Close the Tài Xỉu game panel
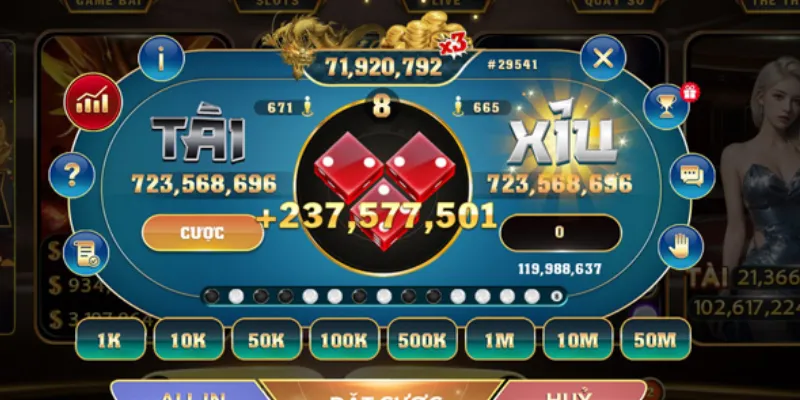The height and width of the screenshot is (400, 800). click(x=602, y=58)
